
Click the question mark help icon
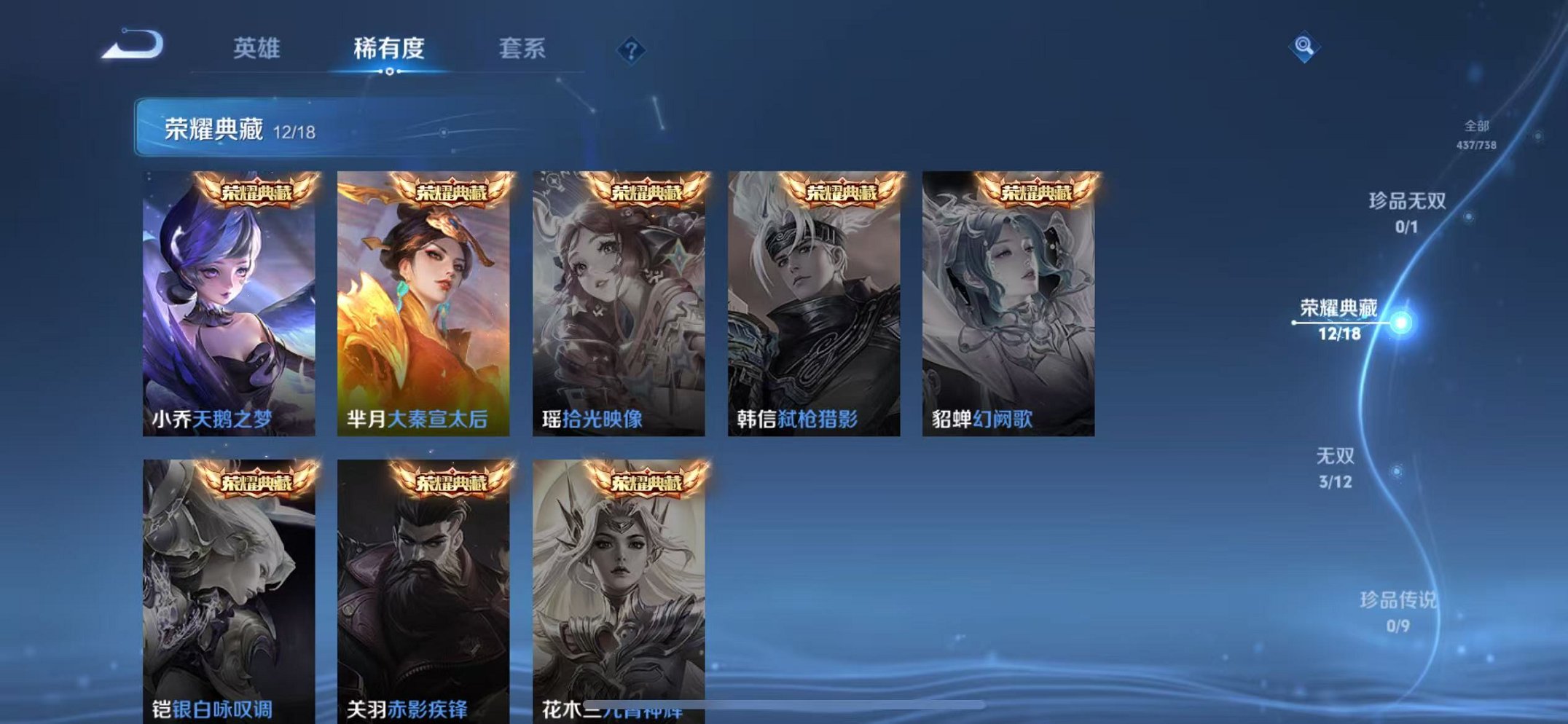[631, 50]
